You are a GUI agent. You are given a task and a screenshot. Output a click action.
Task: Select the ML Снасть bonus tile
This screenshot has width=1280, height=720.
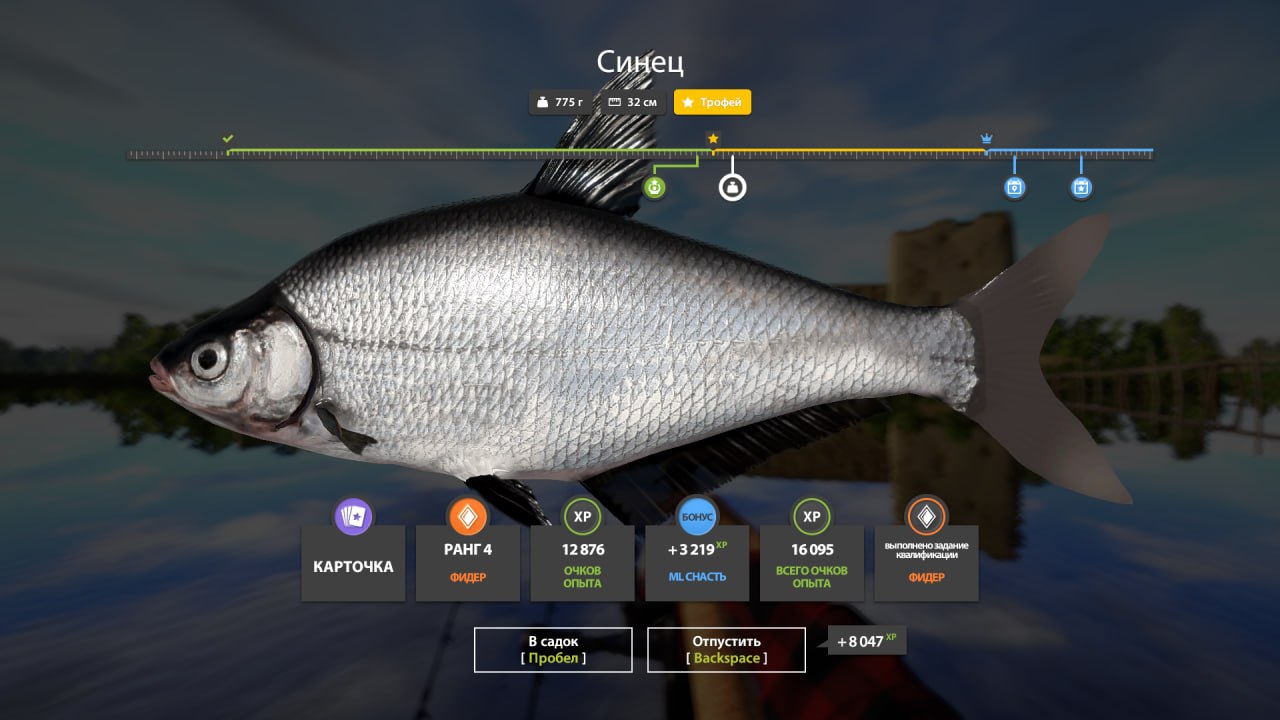click(x=697, y=561)
